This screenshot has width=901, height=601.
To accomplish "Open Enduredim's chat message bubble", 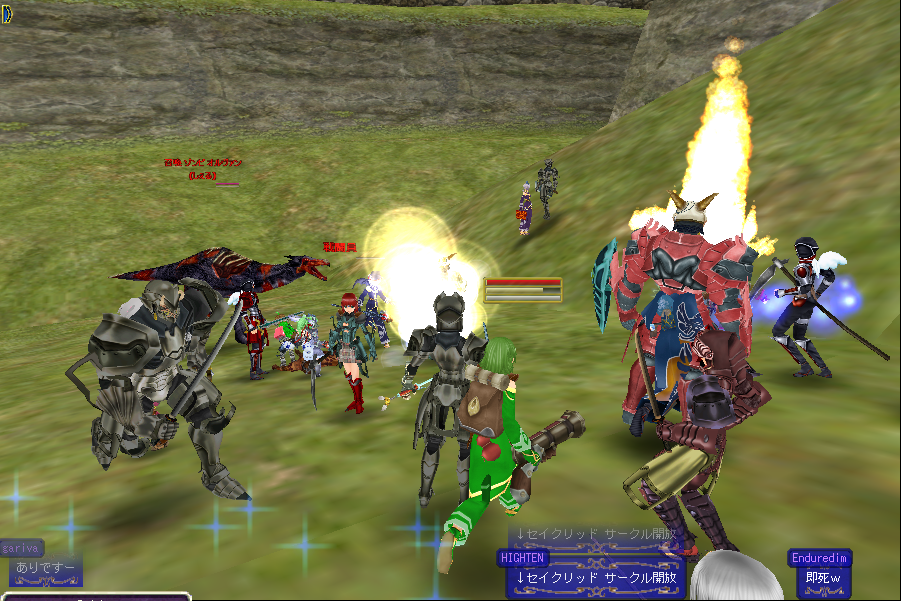I will (822, 577).
